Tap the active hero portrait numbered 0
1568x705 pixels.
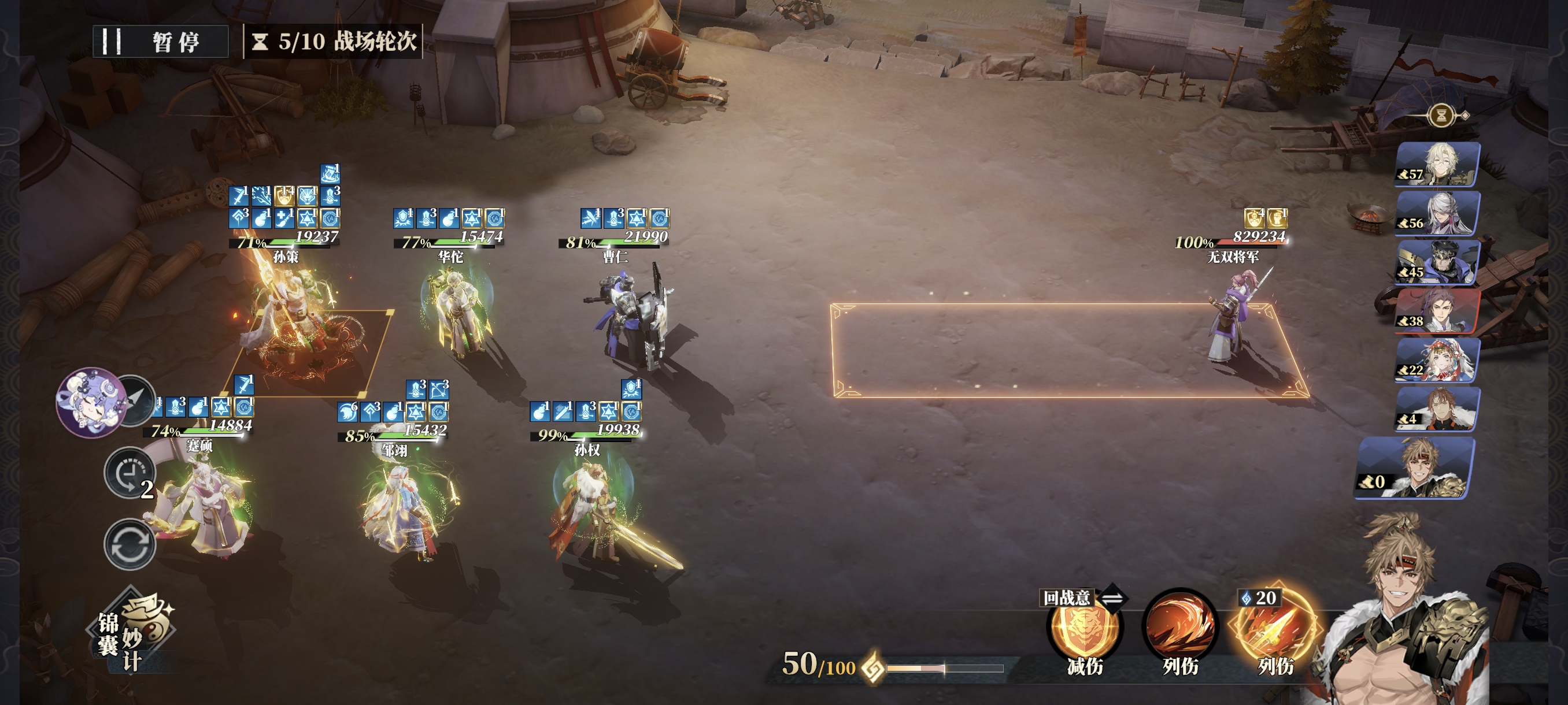click(x=1415, y=469)
